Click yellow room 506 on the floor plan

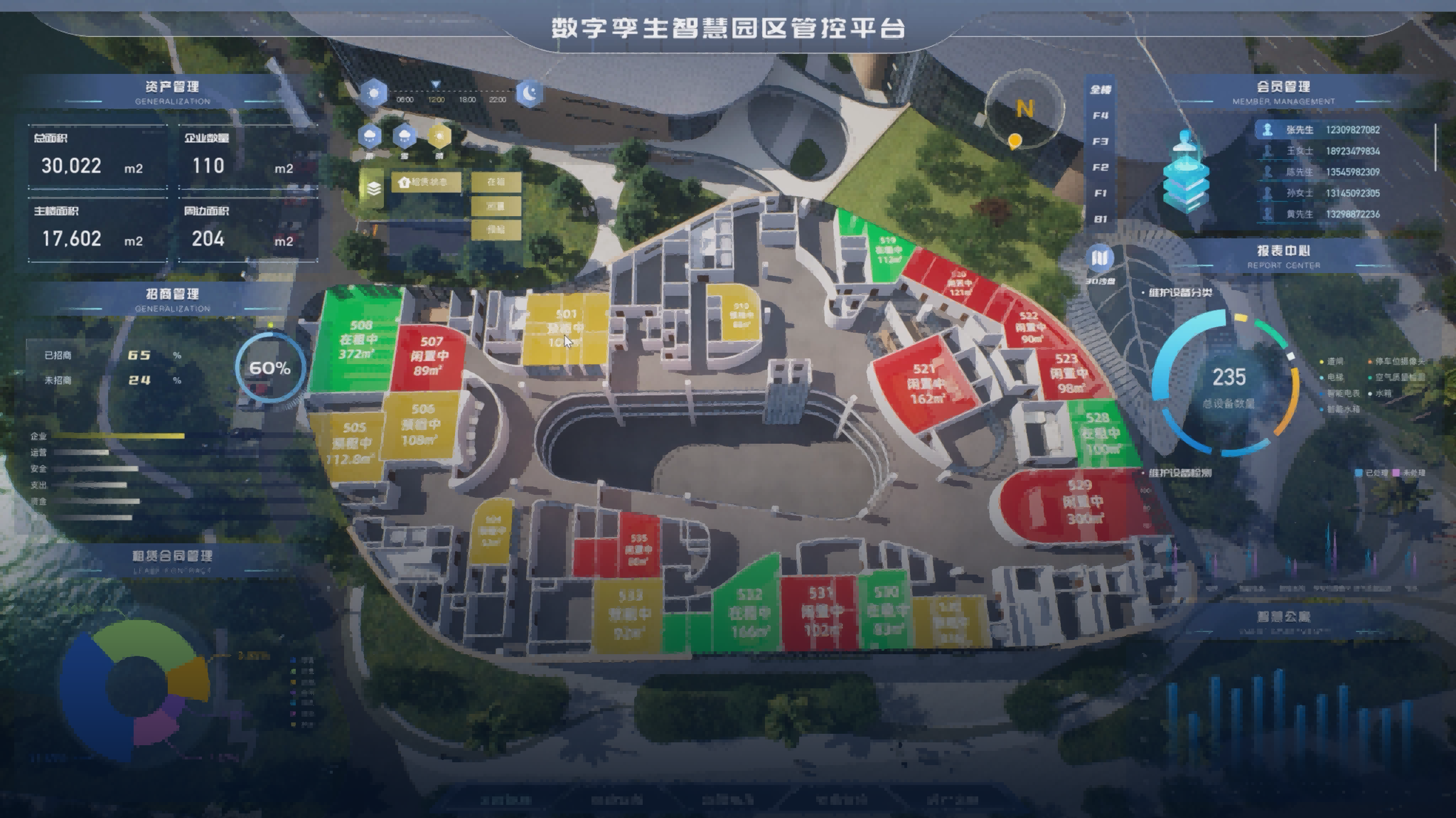pos(421,424)
